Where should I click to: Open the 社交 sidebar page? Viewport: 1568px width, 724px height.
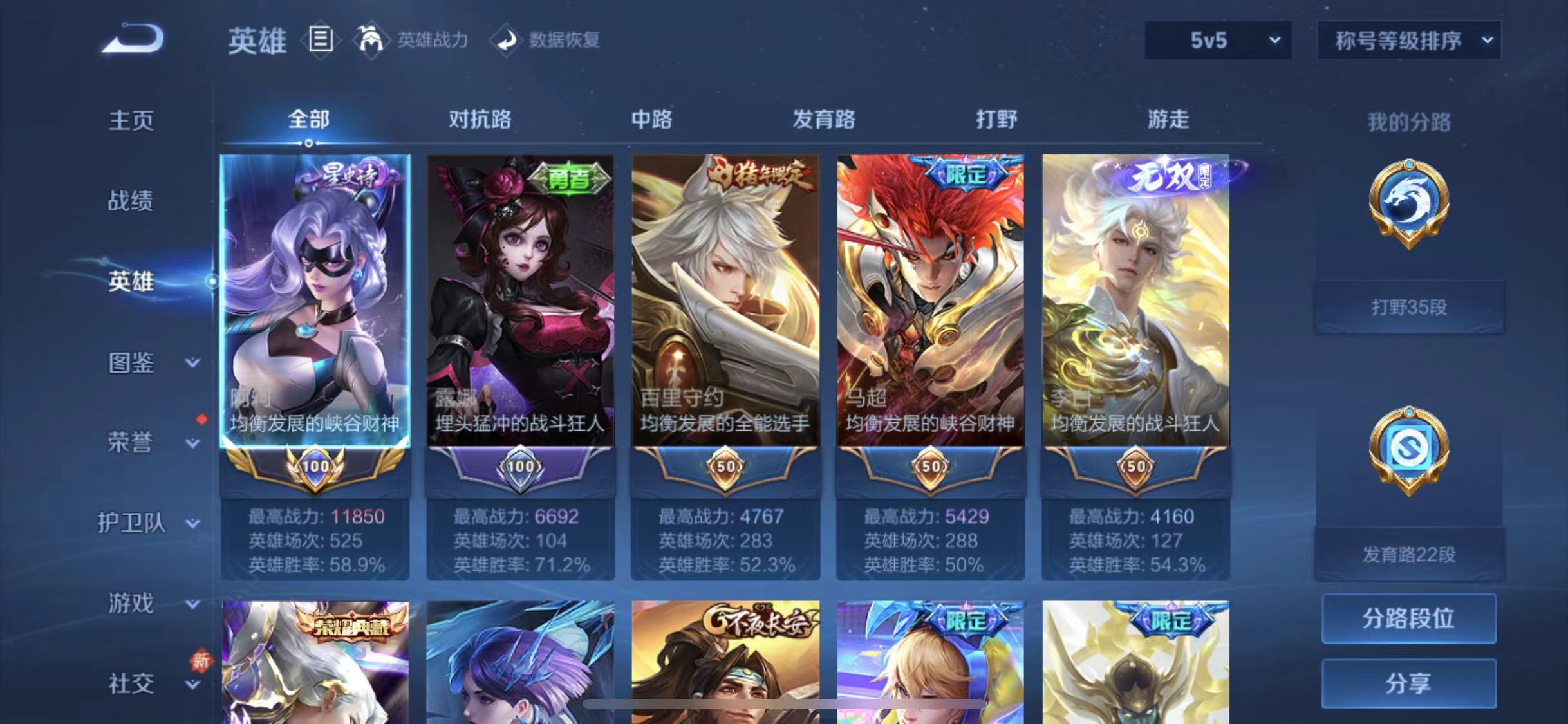pyautogui.click(x=129, y=684)
